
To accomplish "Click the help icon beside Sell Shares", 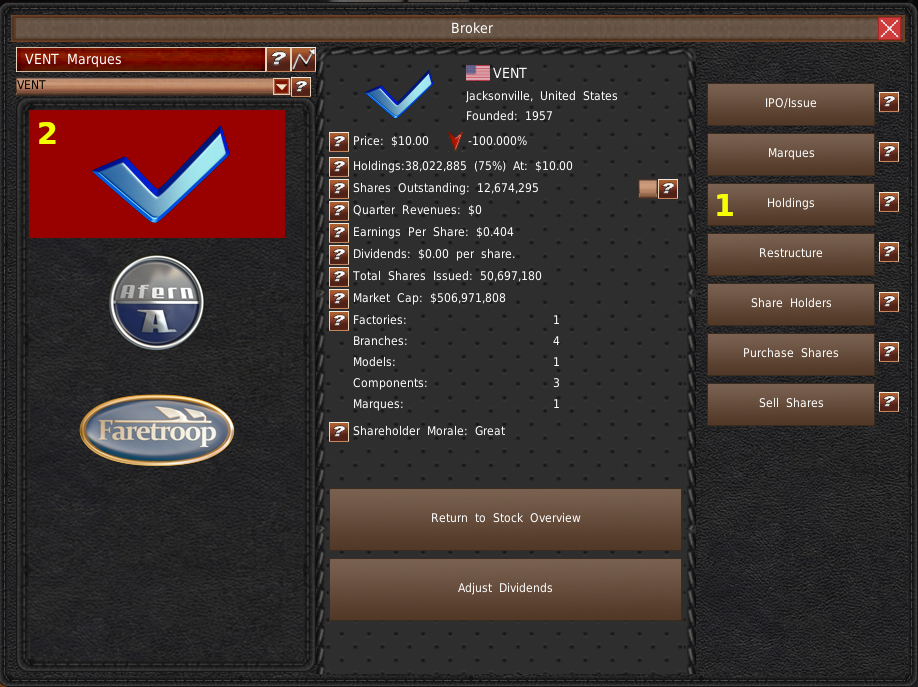I will 888,402.
